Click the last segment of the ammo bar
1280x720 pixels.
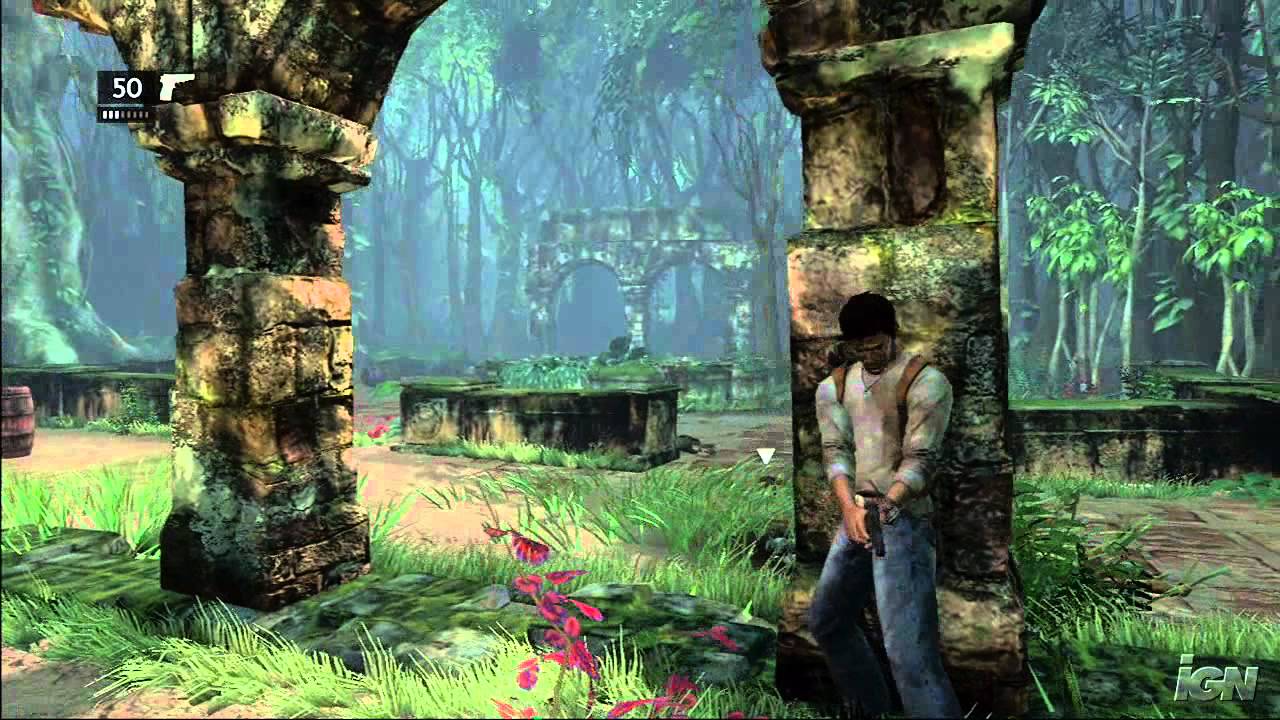click(x=146, y=114)
